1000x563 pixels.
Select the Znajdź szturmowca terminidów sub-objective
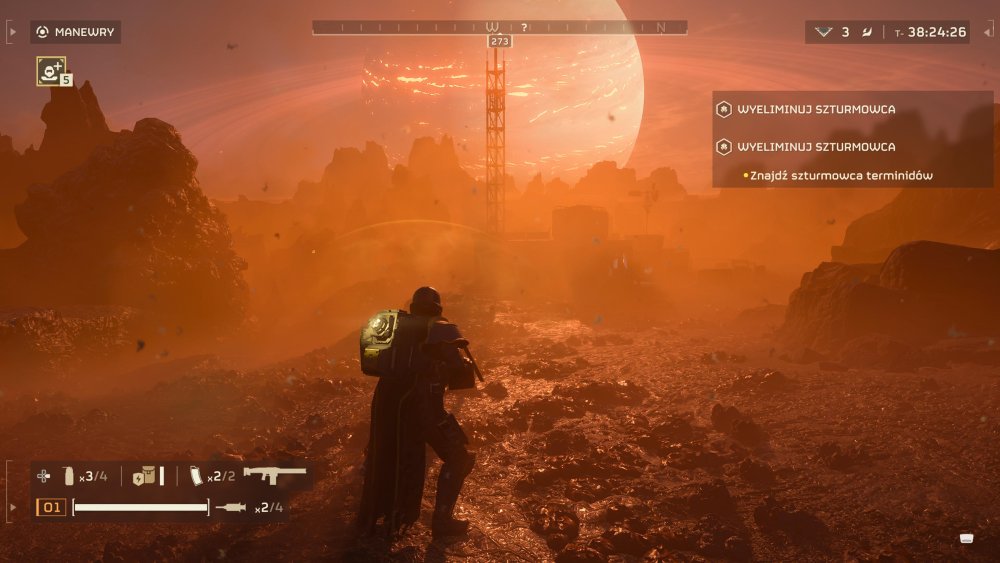click(x=840, y=176)
